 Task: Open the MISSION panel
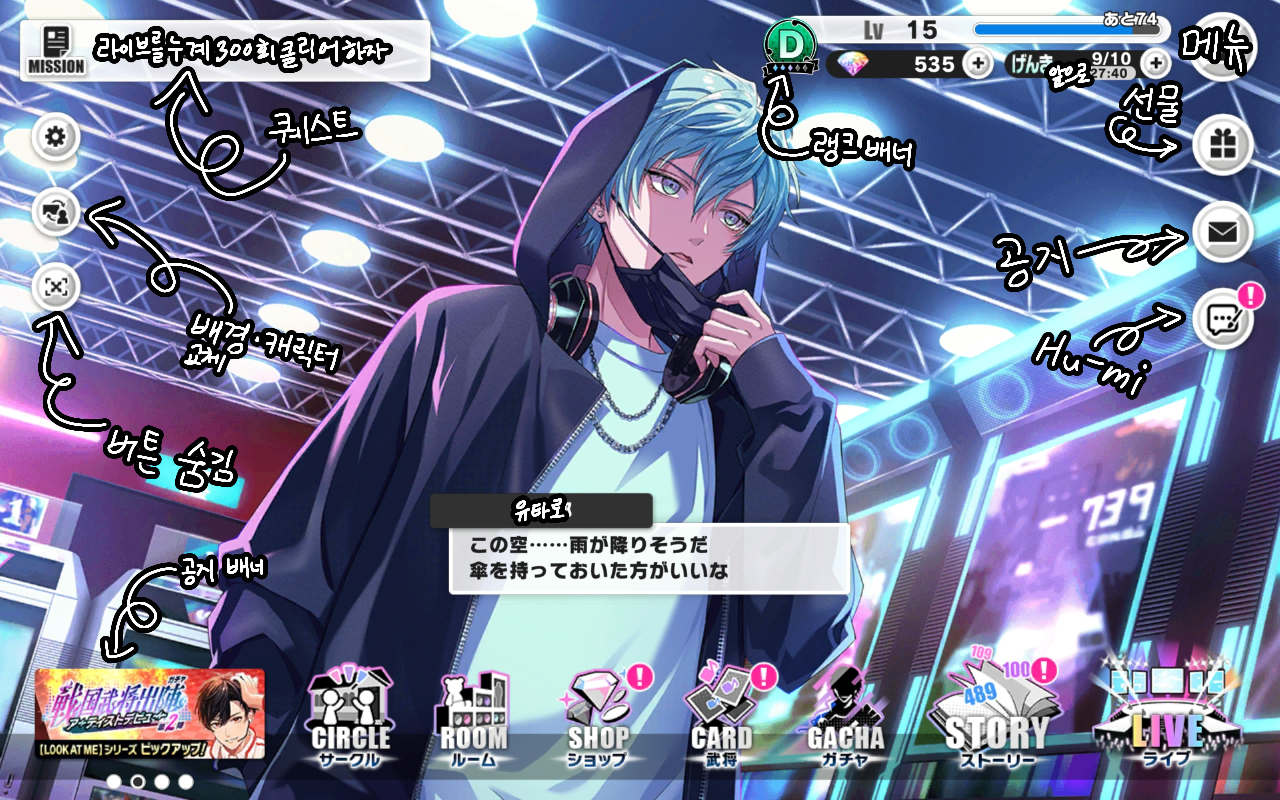coord(56,51)
